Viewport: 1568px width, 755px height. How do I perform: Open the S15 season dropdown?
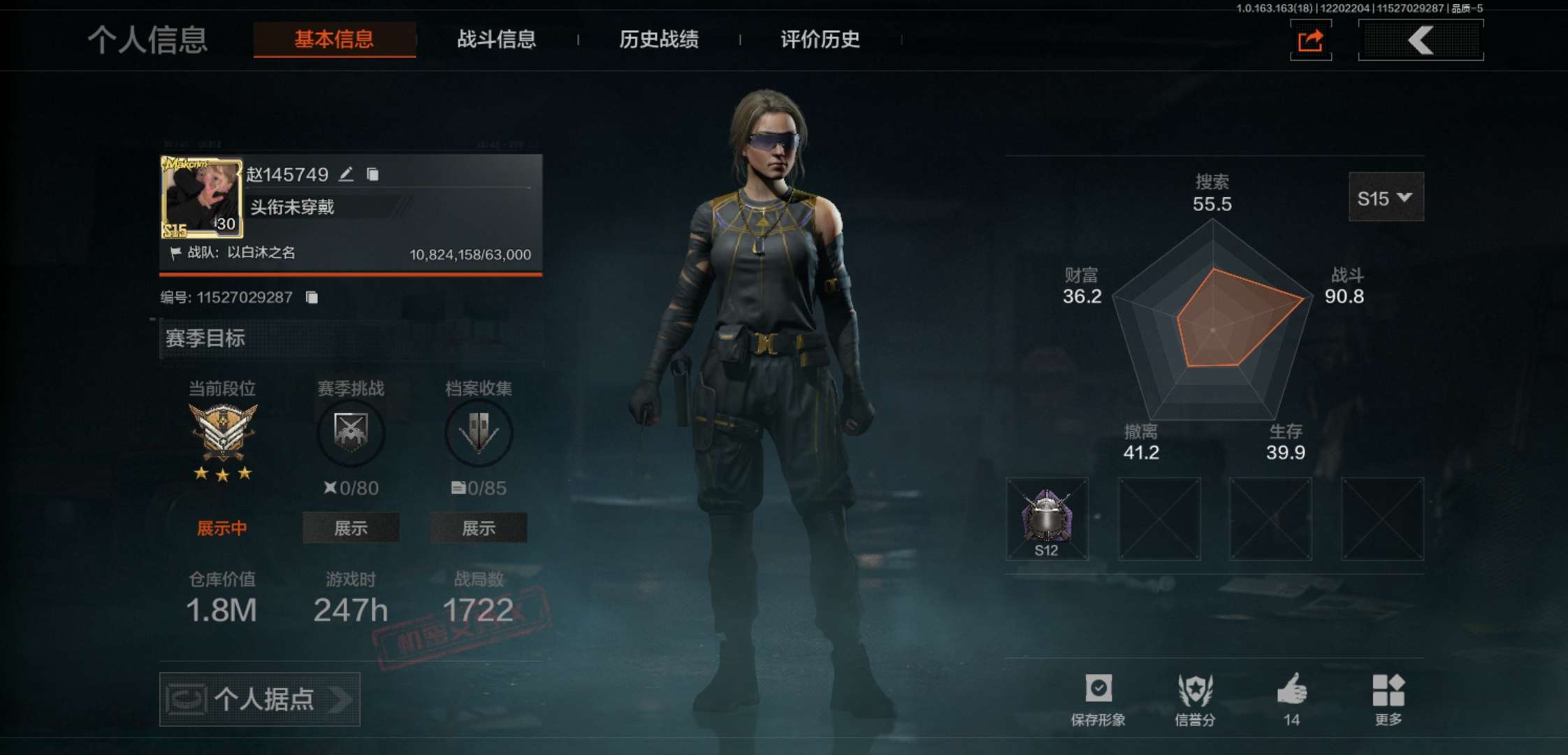click(x=1386, y=198)
